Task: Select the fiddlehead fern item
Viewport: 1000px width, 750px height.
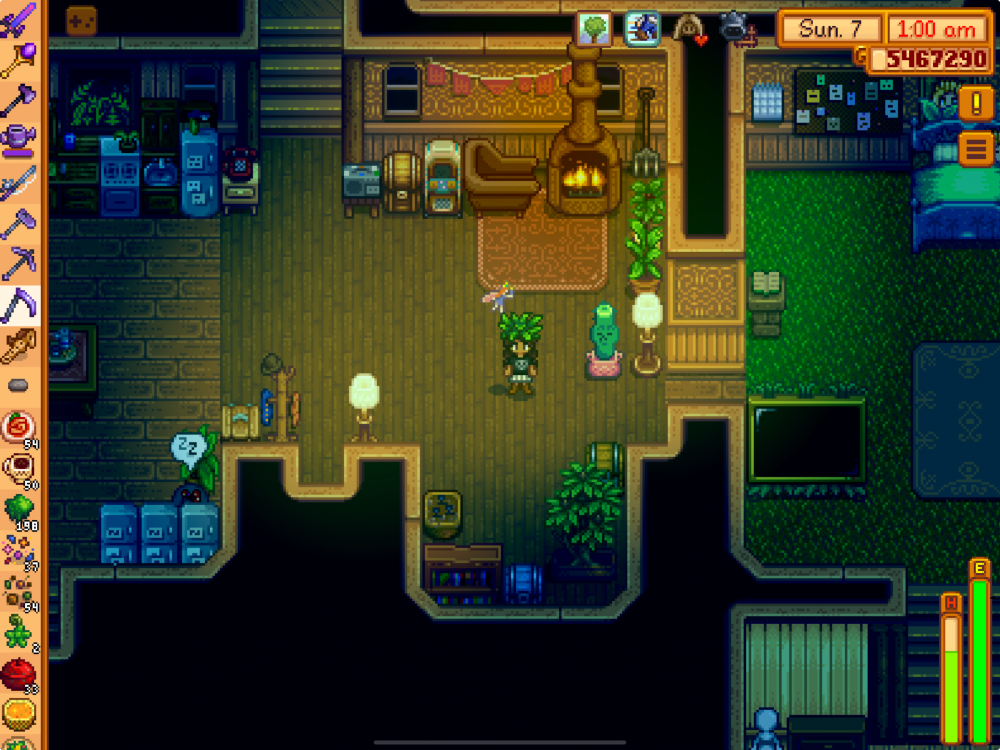Action: (x=19, y=632)
